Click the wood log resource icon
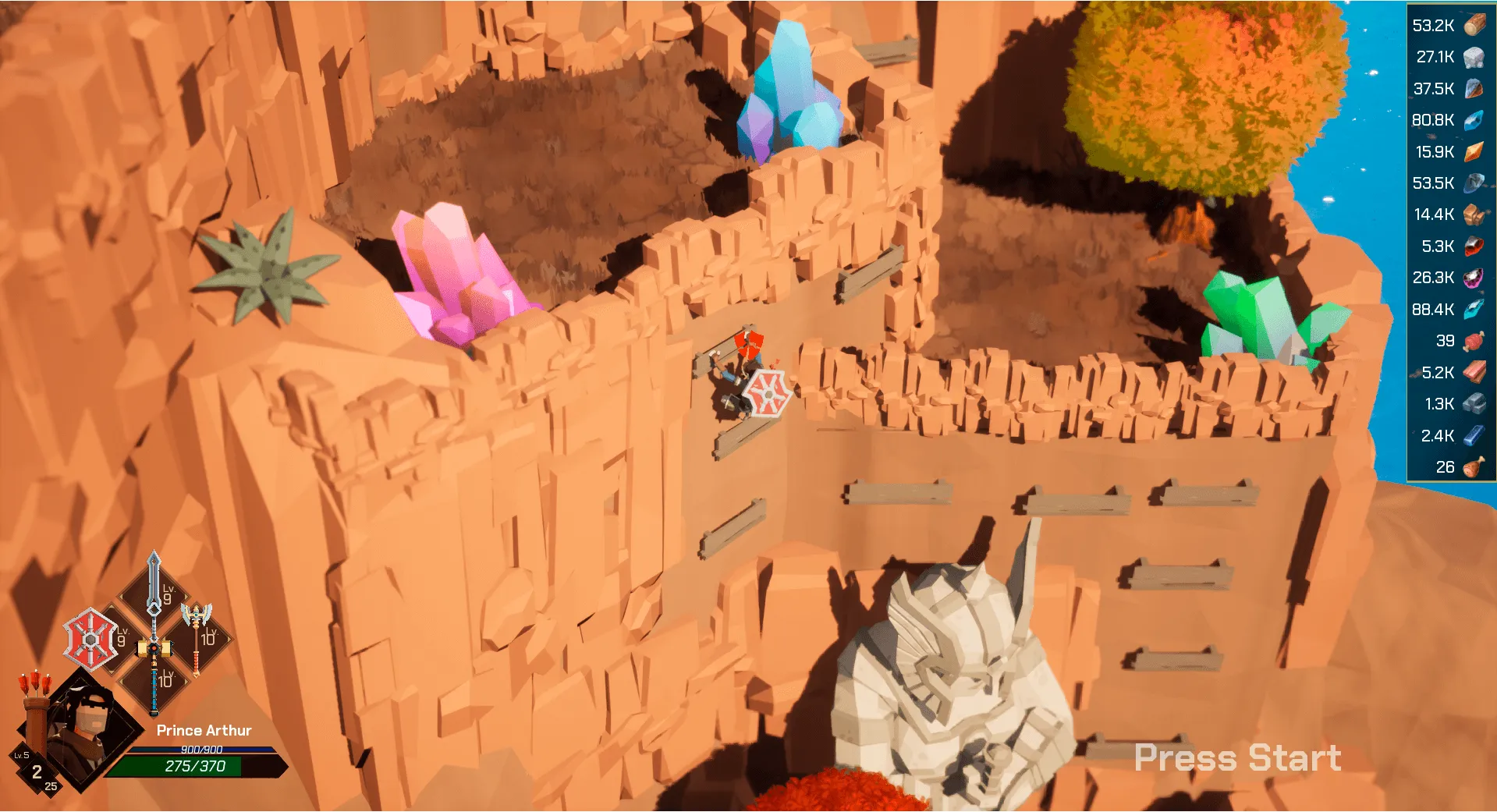This screenshot has height=812, width=1497. 1474,25
